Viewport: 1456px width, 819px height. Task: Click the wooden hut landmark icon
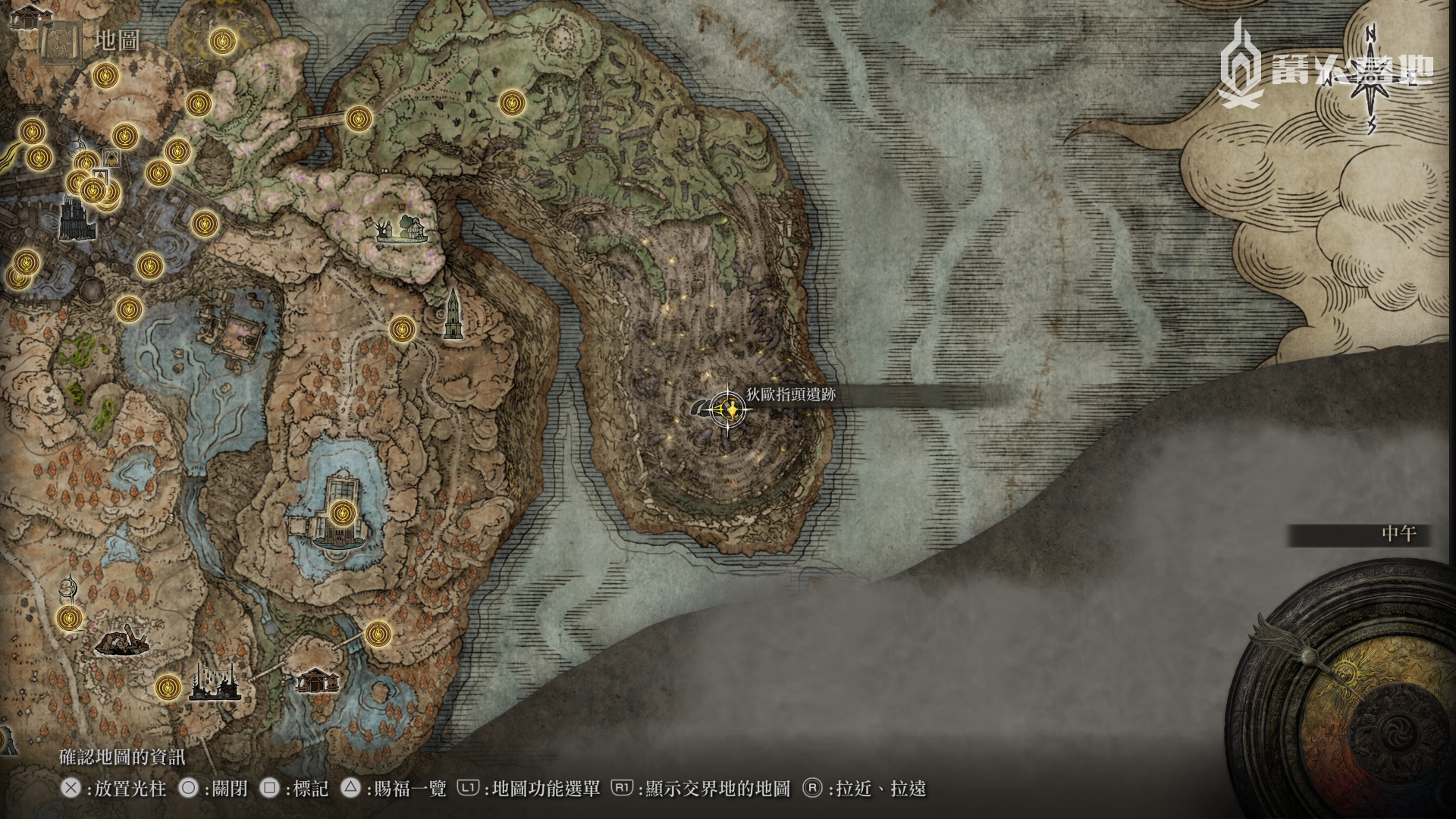317,679
